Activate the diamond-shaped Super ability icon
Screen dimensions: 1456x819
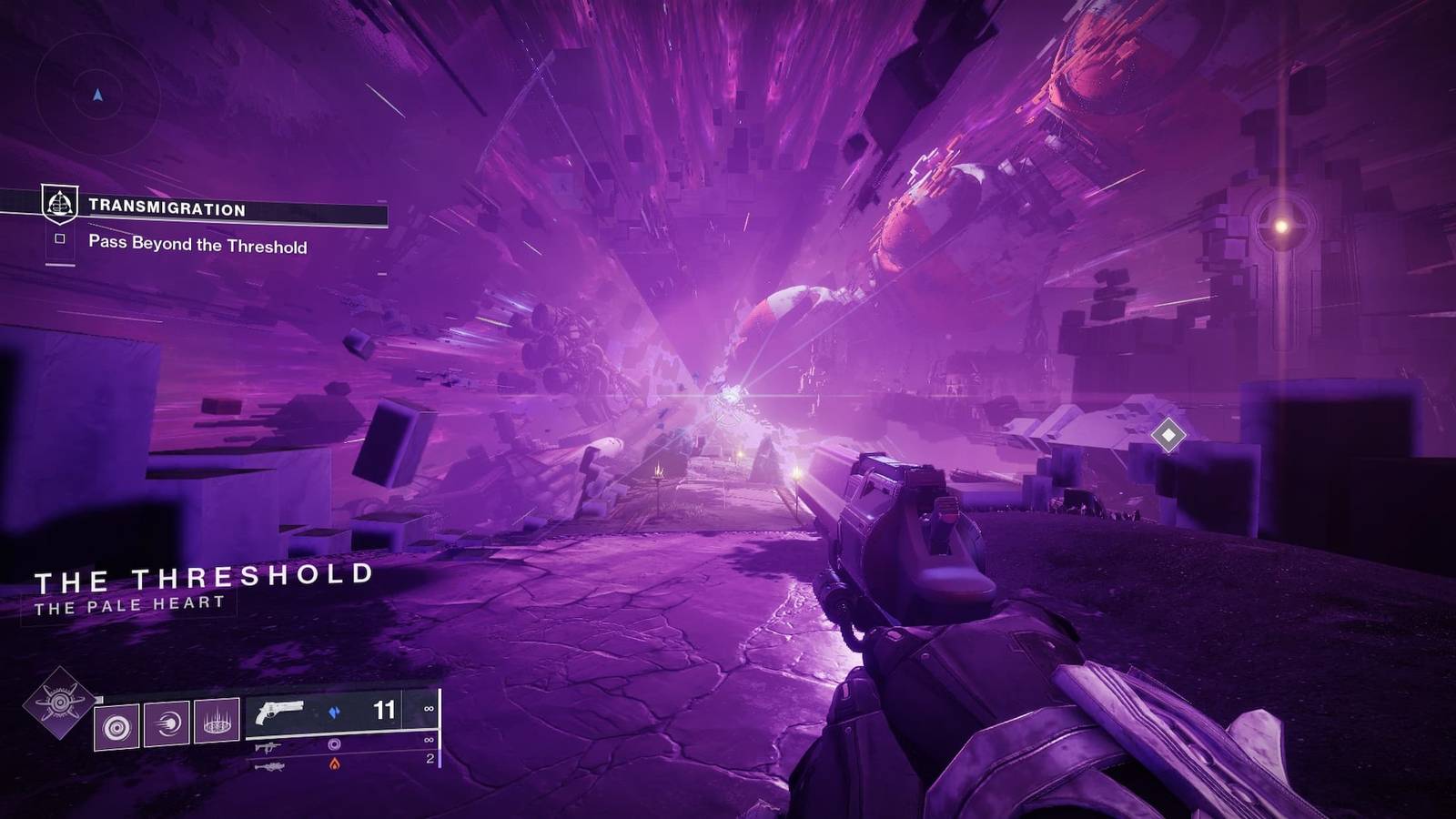(59, 703)
